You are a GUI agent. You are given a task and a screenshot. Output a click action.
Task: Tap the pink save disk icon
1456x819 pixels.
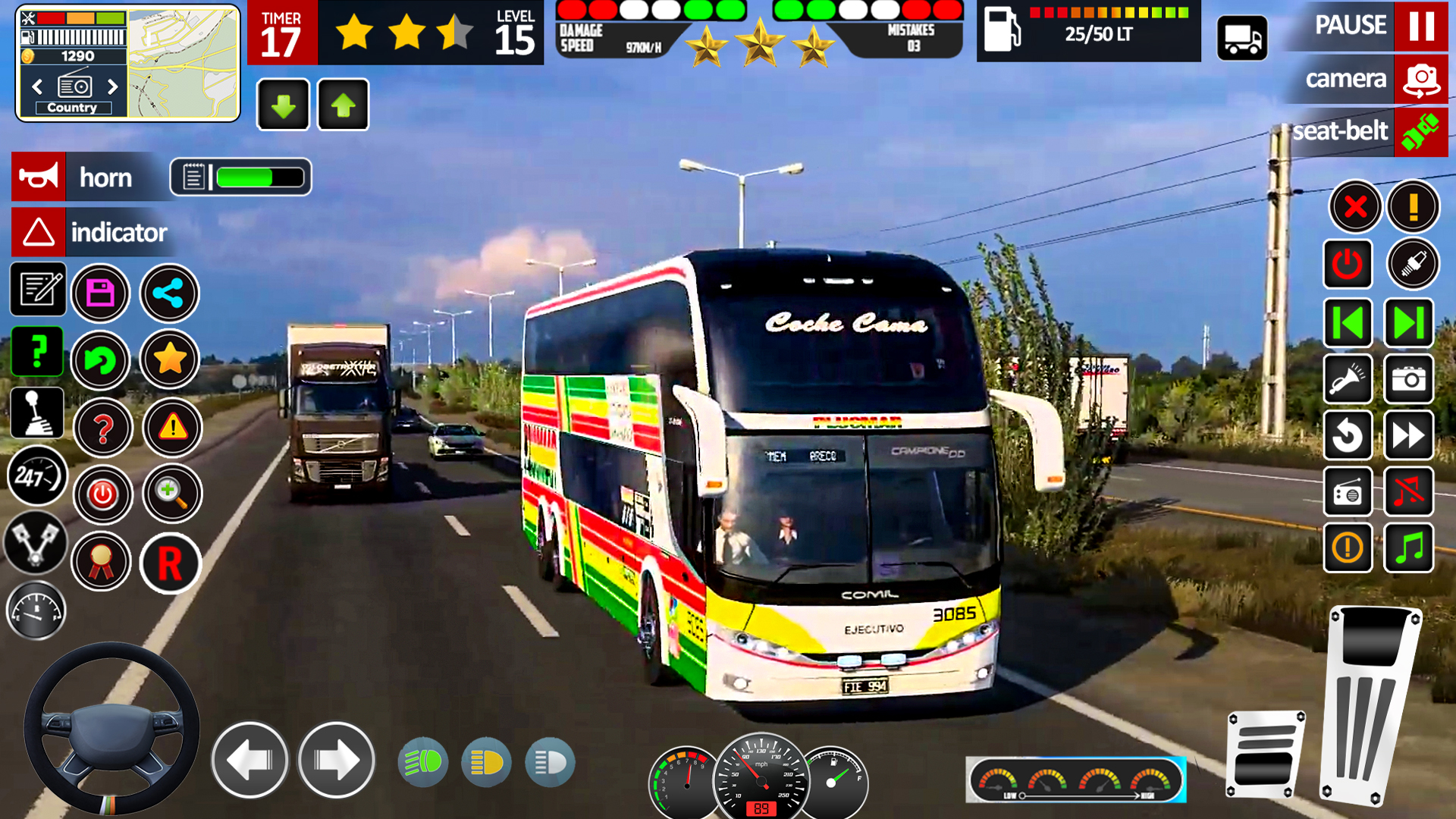click(101, 293)
